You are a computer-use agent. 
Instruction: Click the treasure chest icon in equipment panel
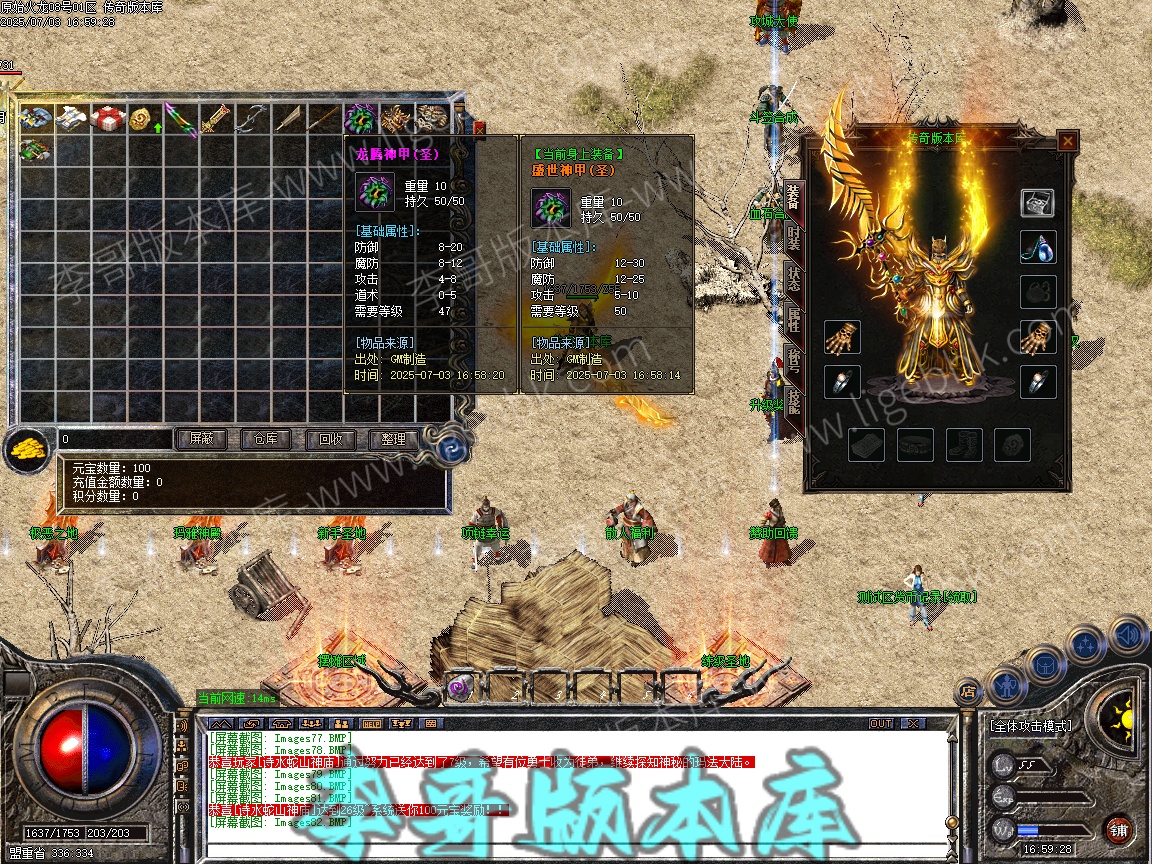[x=1038, y=203]
